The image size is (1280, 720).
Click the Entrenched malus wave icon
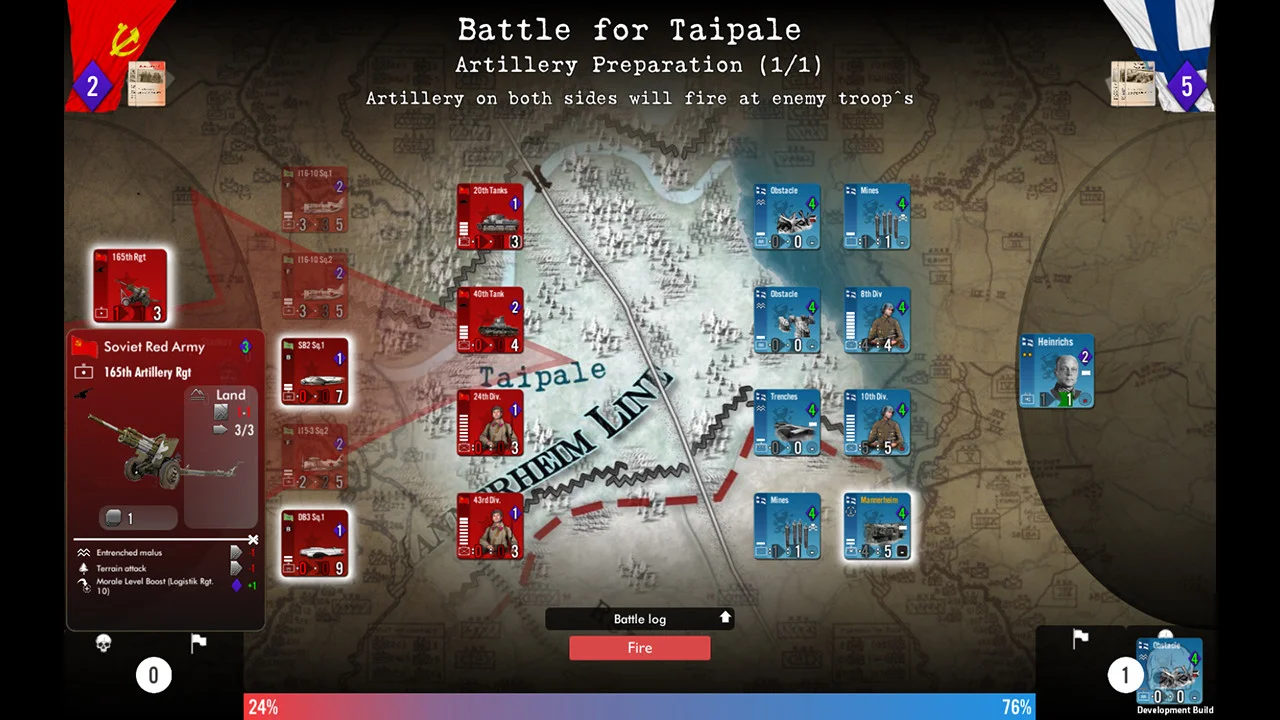84,552
